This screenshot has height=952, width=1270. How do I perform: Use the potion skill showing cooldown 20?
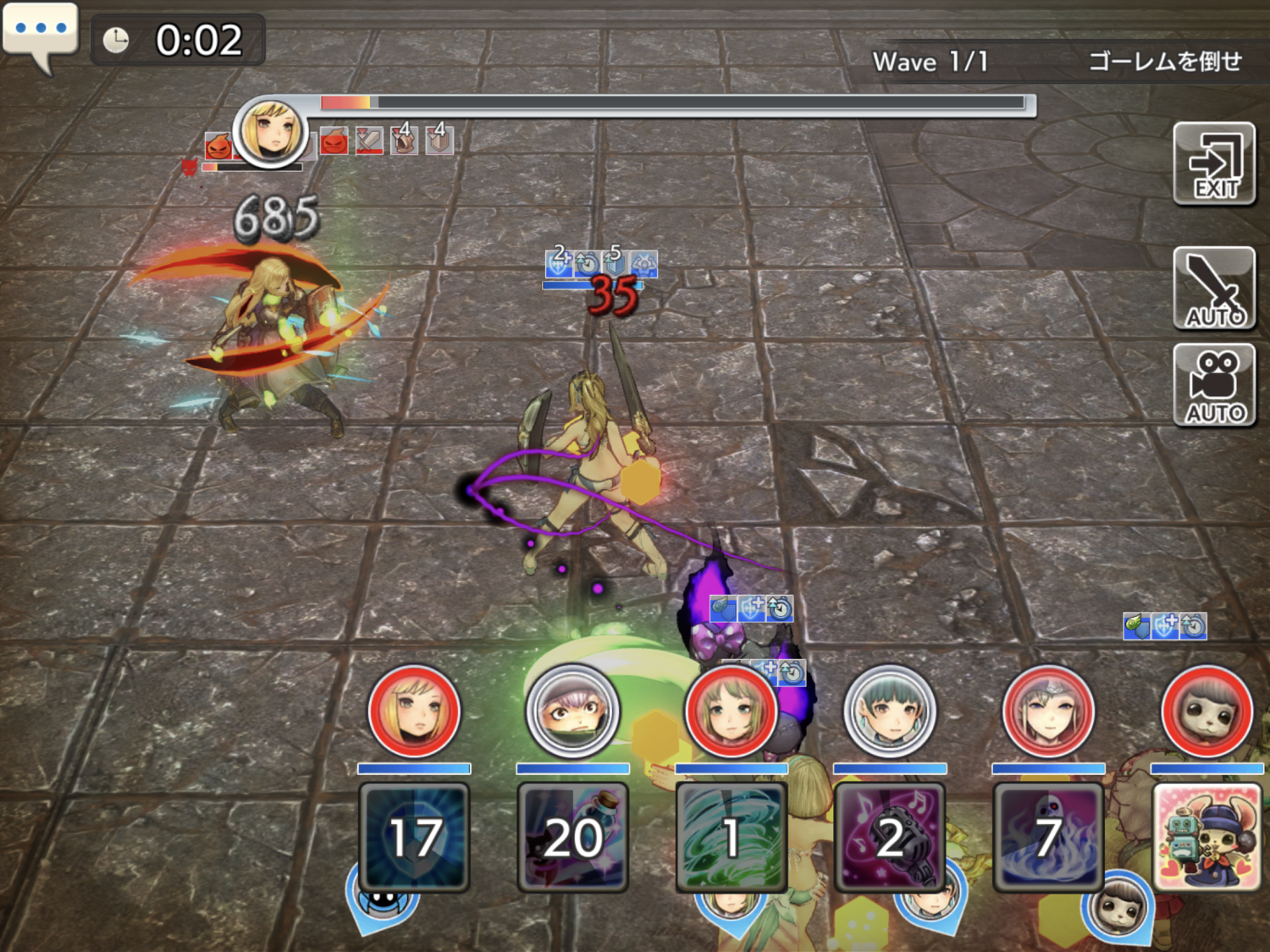coord(572,836)
